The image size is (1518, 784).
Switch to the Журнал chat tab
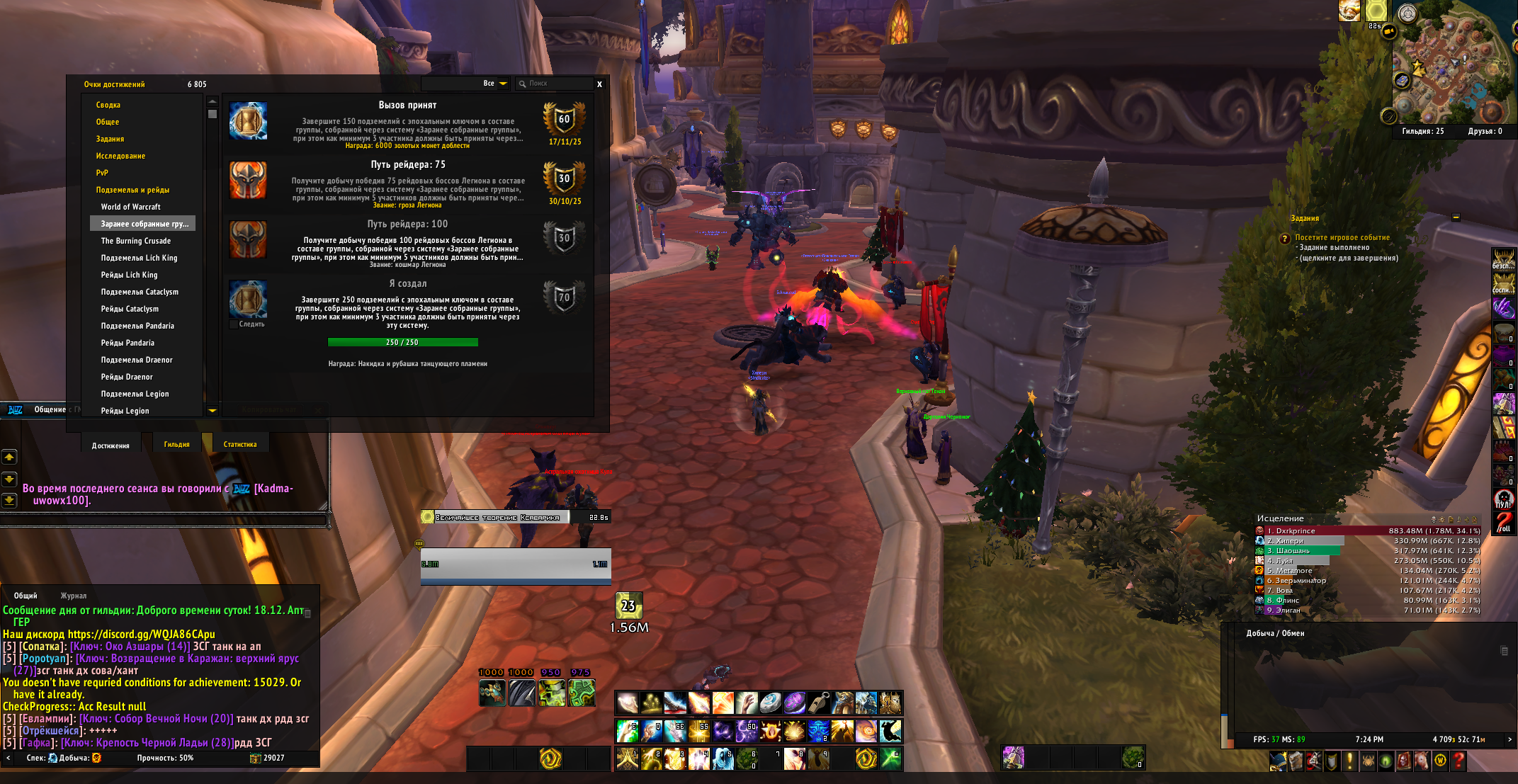[74, 596]
